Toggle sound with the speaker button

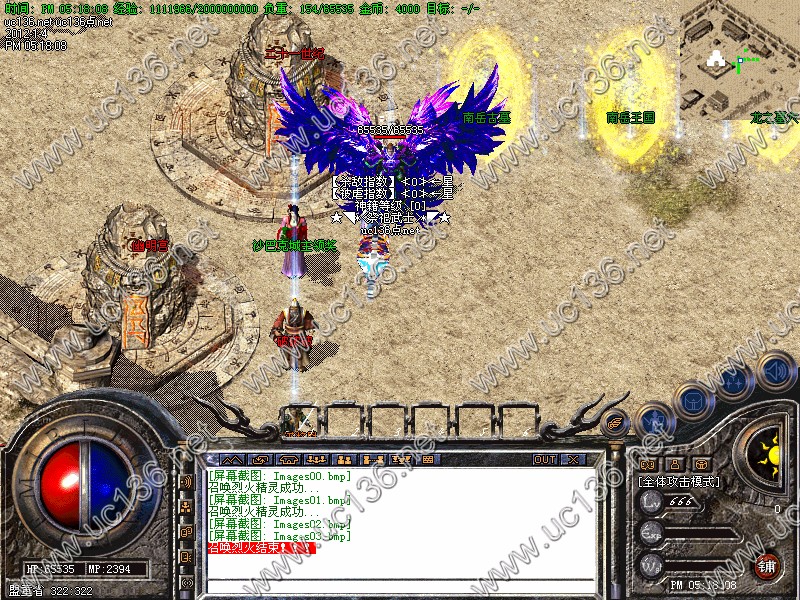click(774, 370)
